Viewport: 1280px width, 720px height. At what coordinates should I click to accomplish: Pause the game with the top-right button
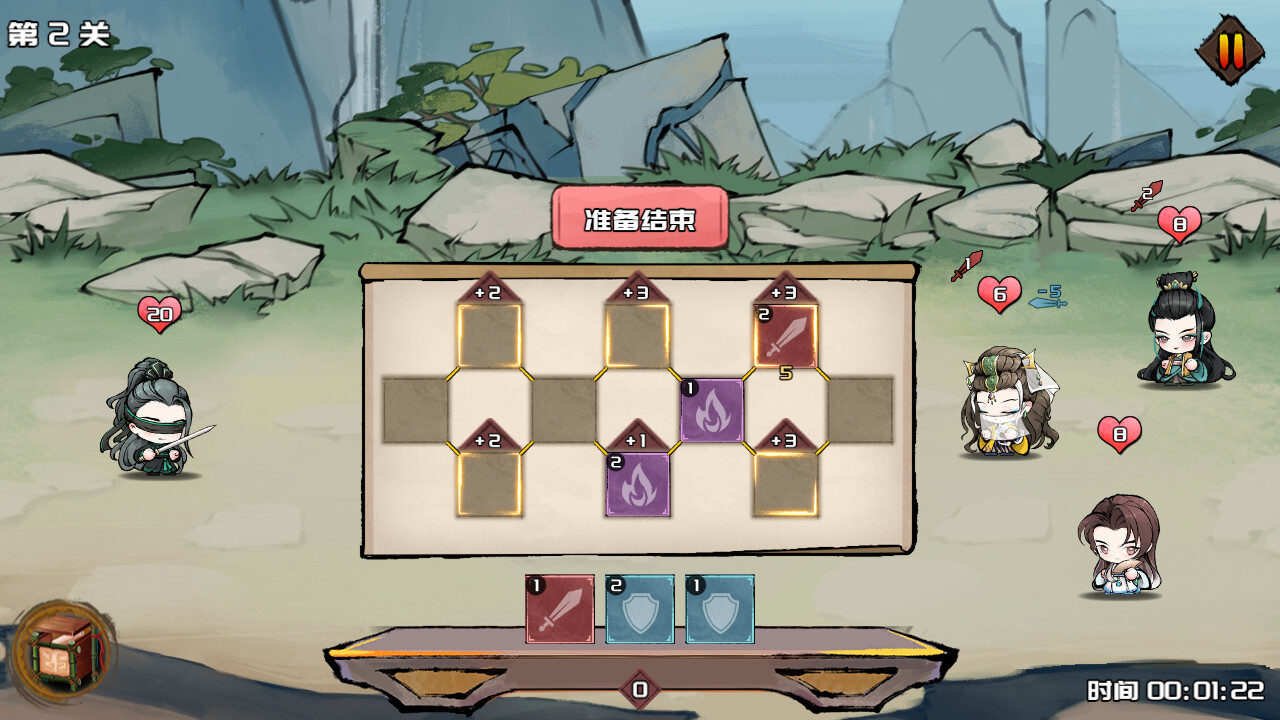pyautogui.click(x=1231, y=49)
